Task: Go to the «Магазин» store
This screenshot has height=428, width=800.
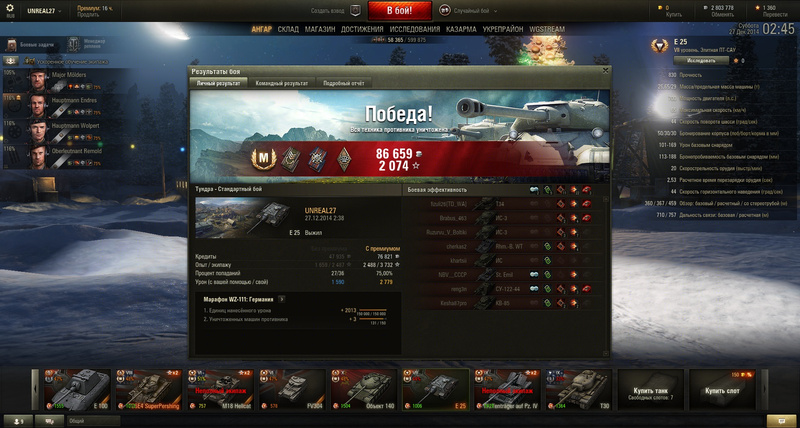Action: click(x=319, y=30)
